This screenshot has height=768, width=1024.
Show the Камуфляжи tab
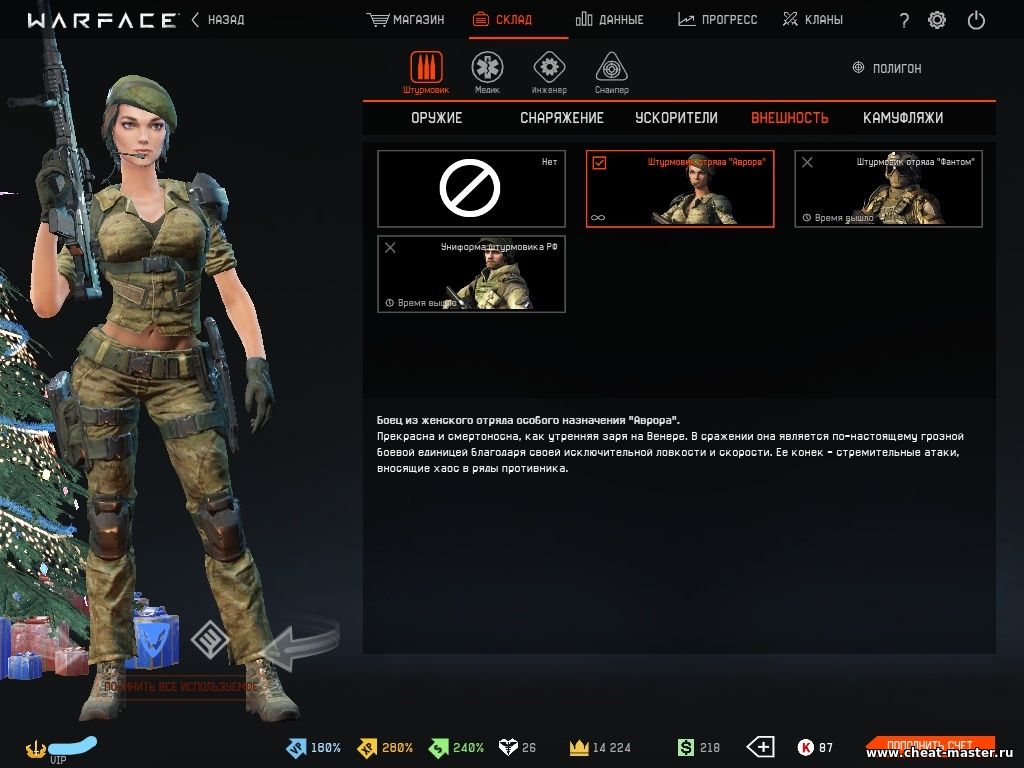pyautogui.click(x=902, y=118)
